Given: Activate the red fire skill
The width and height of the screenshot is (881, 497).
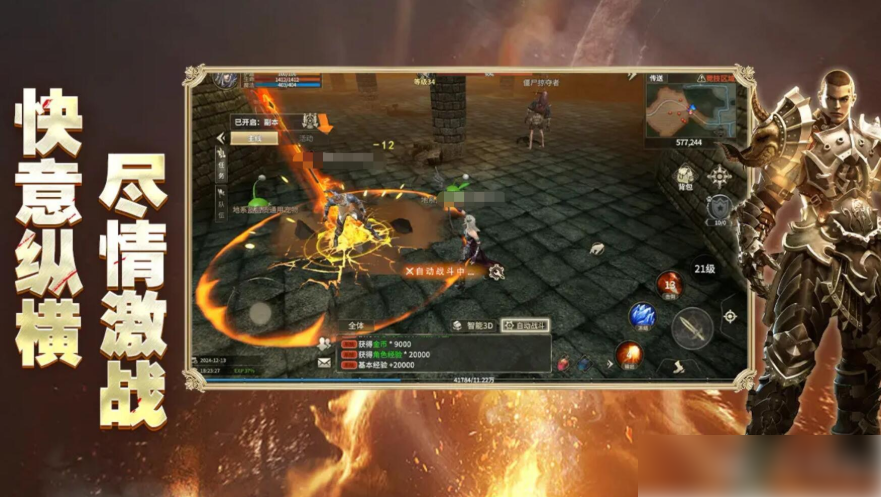Looking at the screenshot, I should pyautogui.click(x=669, y=284).
